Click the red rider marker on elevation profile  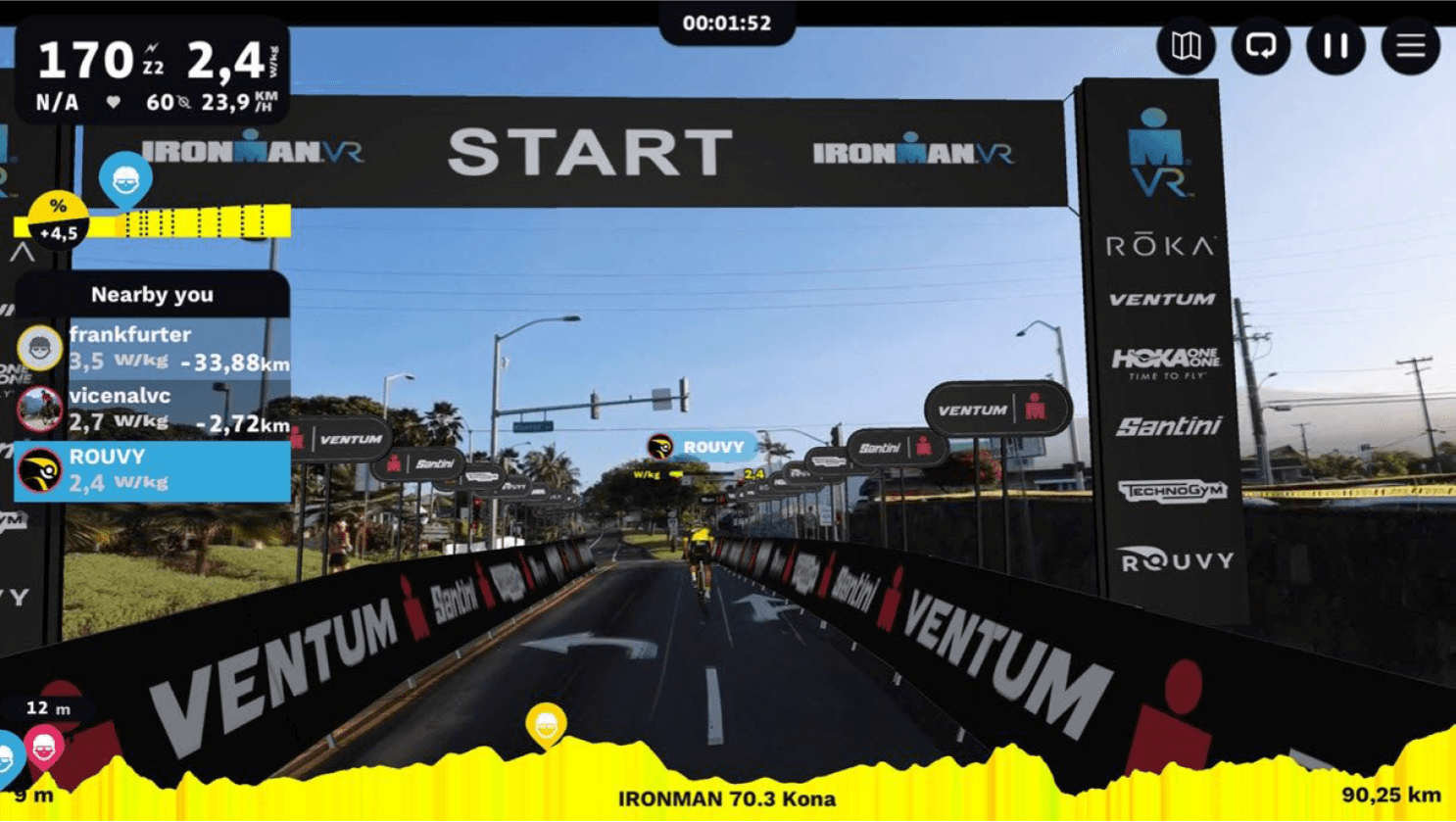click(44, 748)
